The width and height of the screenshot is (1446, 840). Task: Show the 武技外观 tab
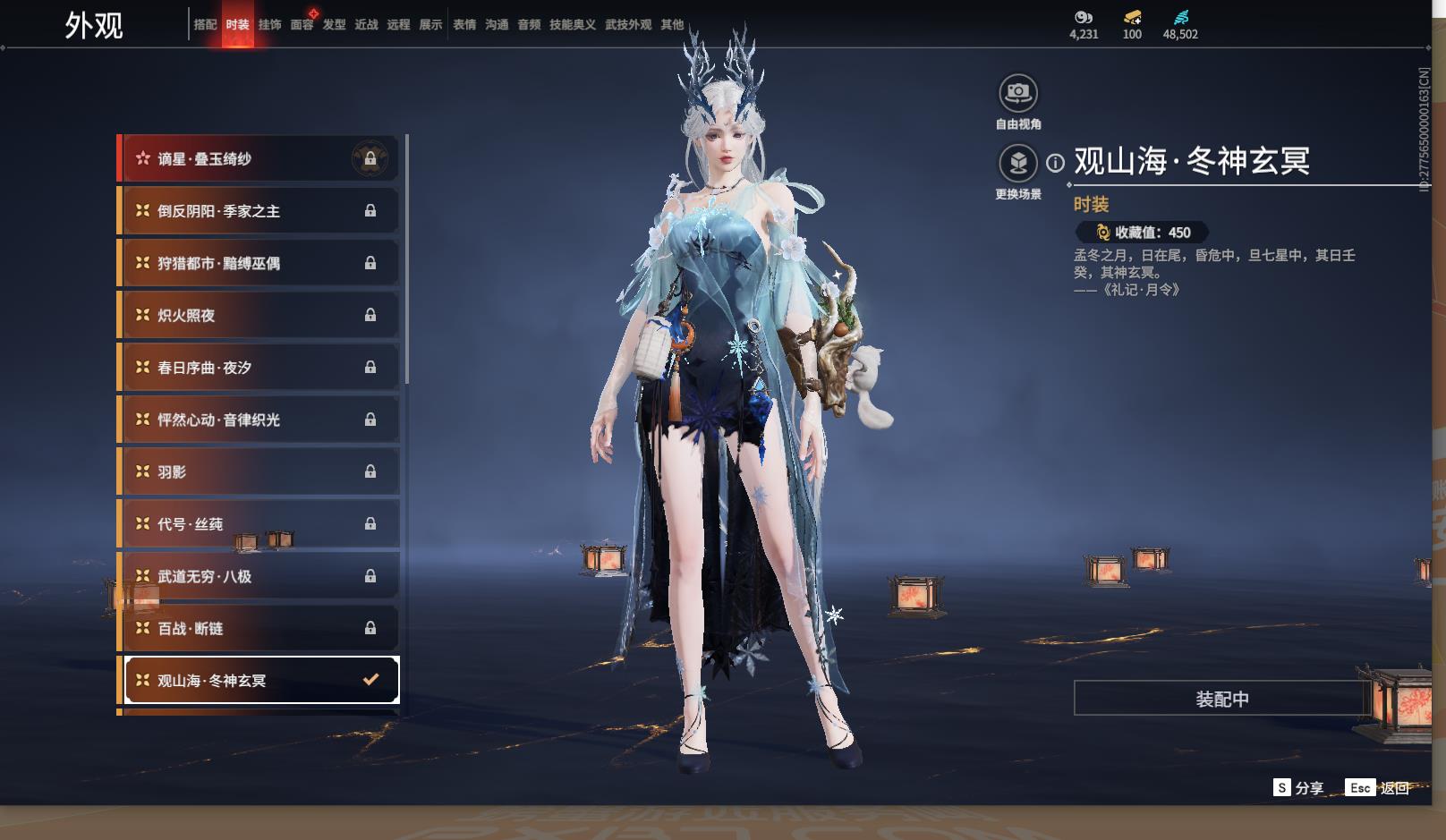click(x=628, y=25)
